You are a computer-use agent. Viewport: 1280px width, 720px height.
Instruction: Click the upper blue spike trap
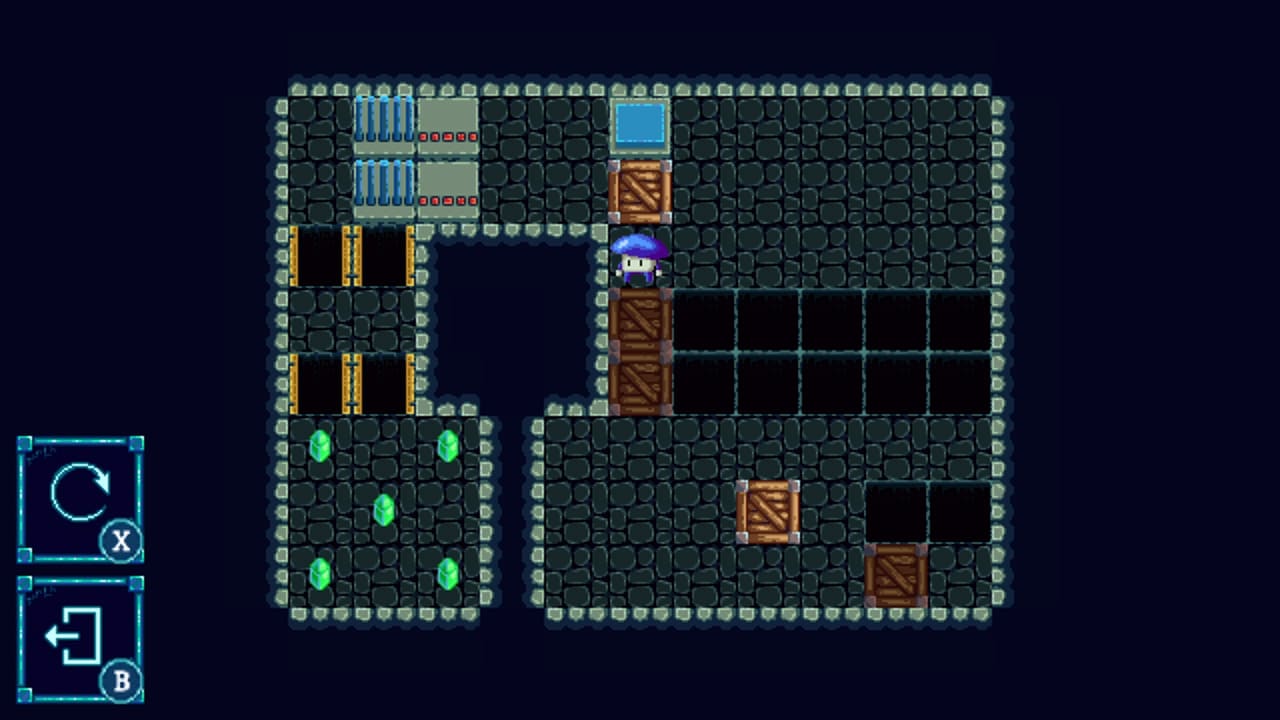(384, 121)
